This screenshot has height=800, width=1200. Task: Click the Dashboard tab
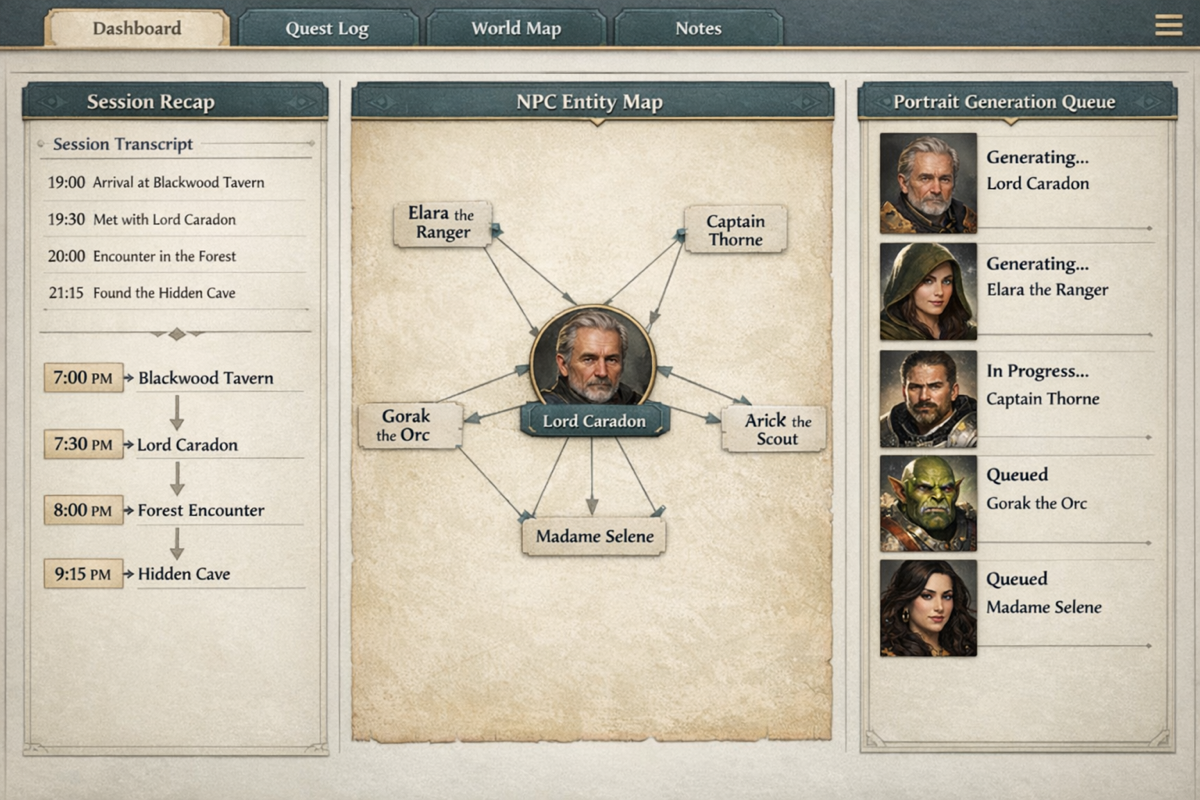[x=136, y=28]
